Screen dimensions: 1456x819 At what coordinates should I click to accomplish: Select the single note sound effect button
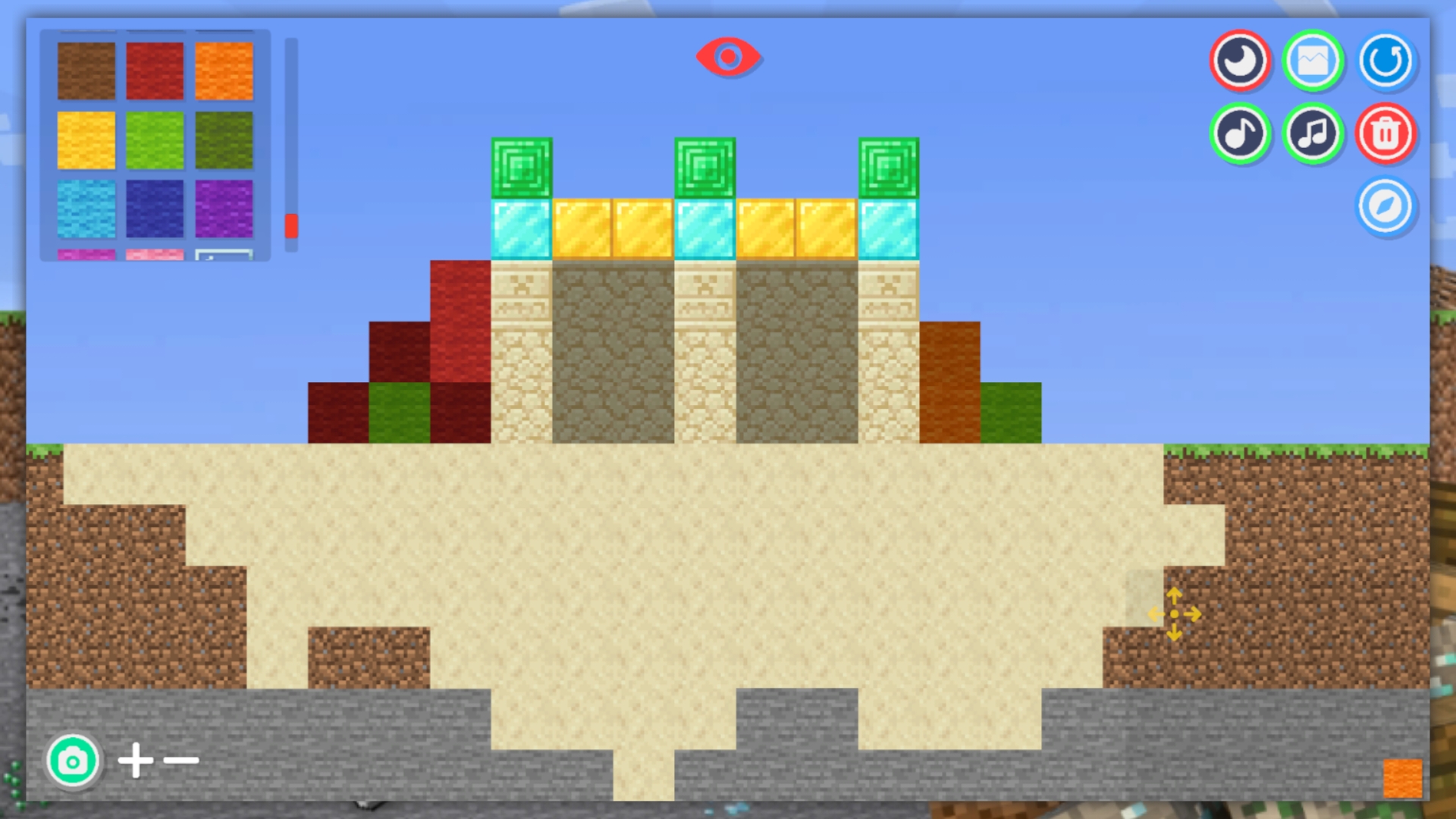coord(1241,133)
